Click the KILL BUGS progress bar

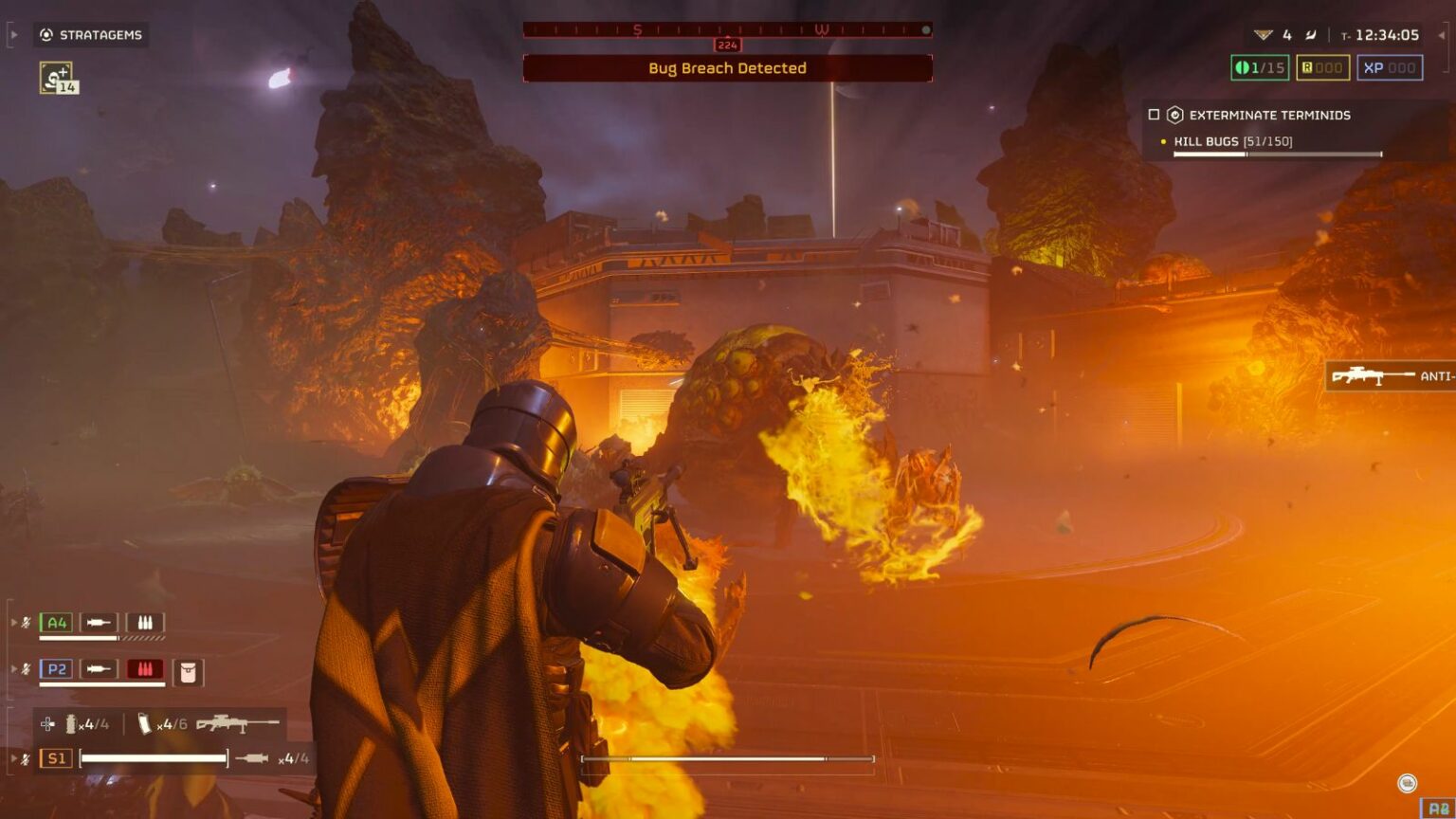(x=1277, y=154)
